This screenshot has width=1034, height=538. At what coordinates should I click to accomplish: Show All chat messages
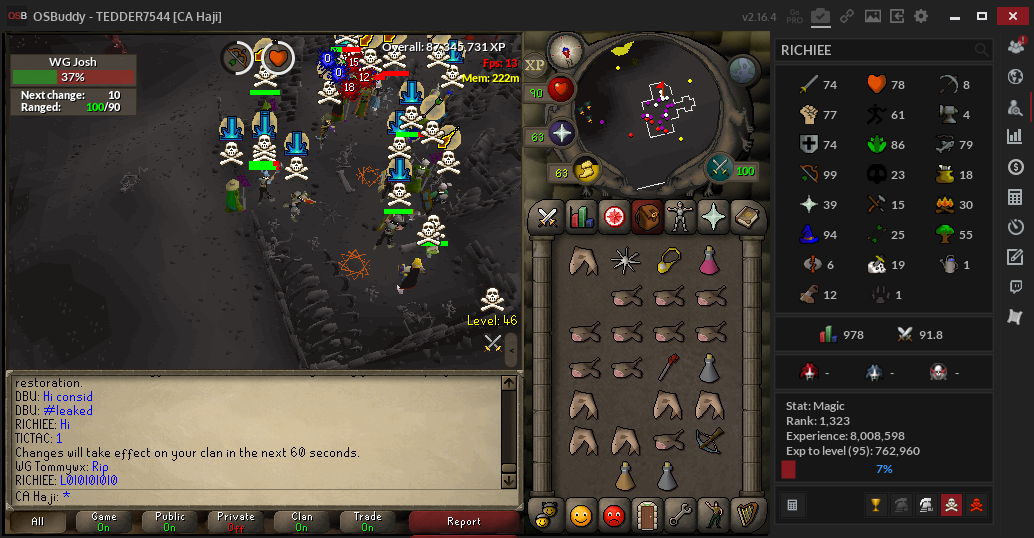point(37,522)
